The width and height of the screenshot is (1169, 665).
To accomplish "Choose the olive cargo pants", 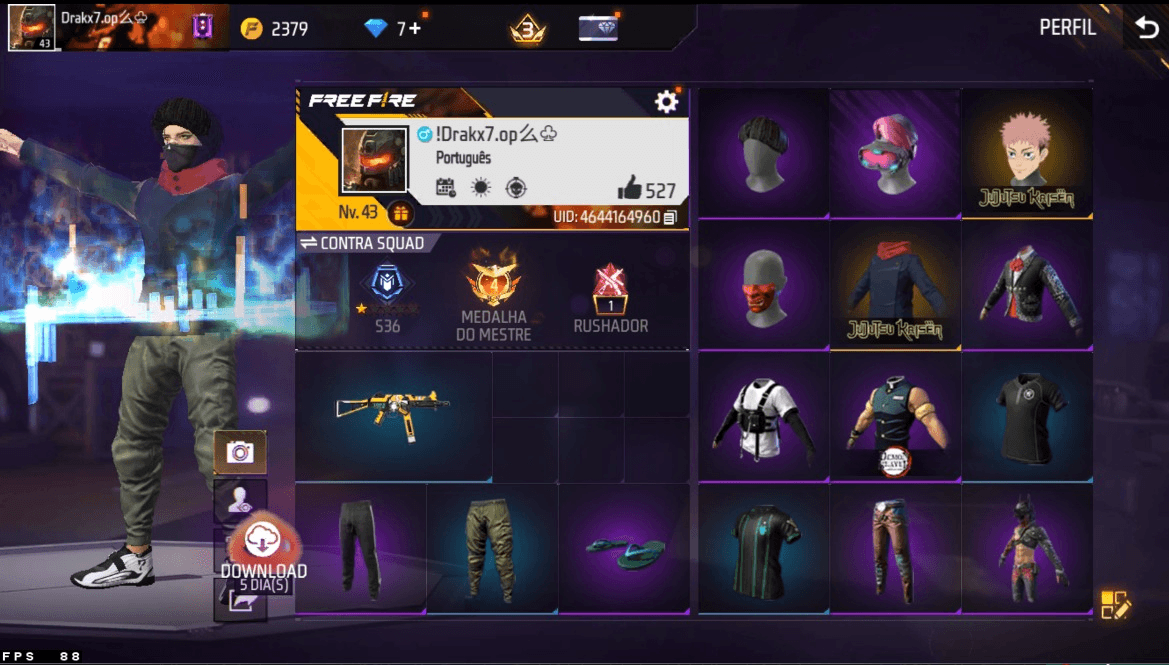I will pos(492,548).
